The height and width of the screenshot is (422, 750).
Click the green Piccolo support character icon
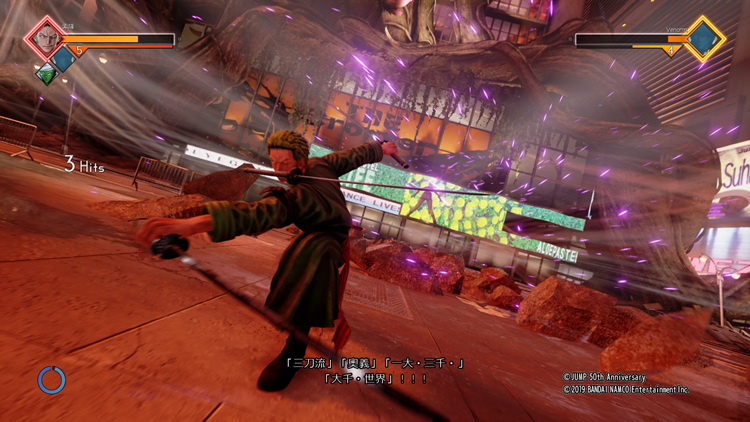[x=45, y=73]
